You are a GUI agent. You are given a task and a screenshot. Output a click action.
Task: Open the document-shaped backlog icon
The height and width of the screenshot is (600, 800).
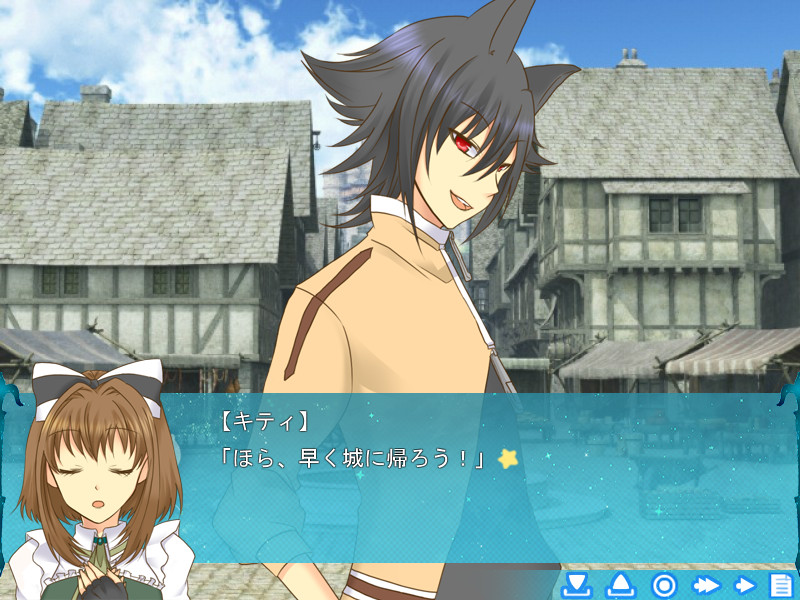781,585
